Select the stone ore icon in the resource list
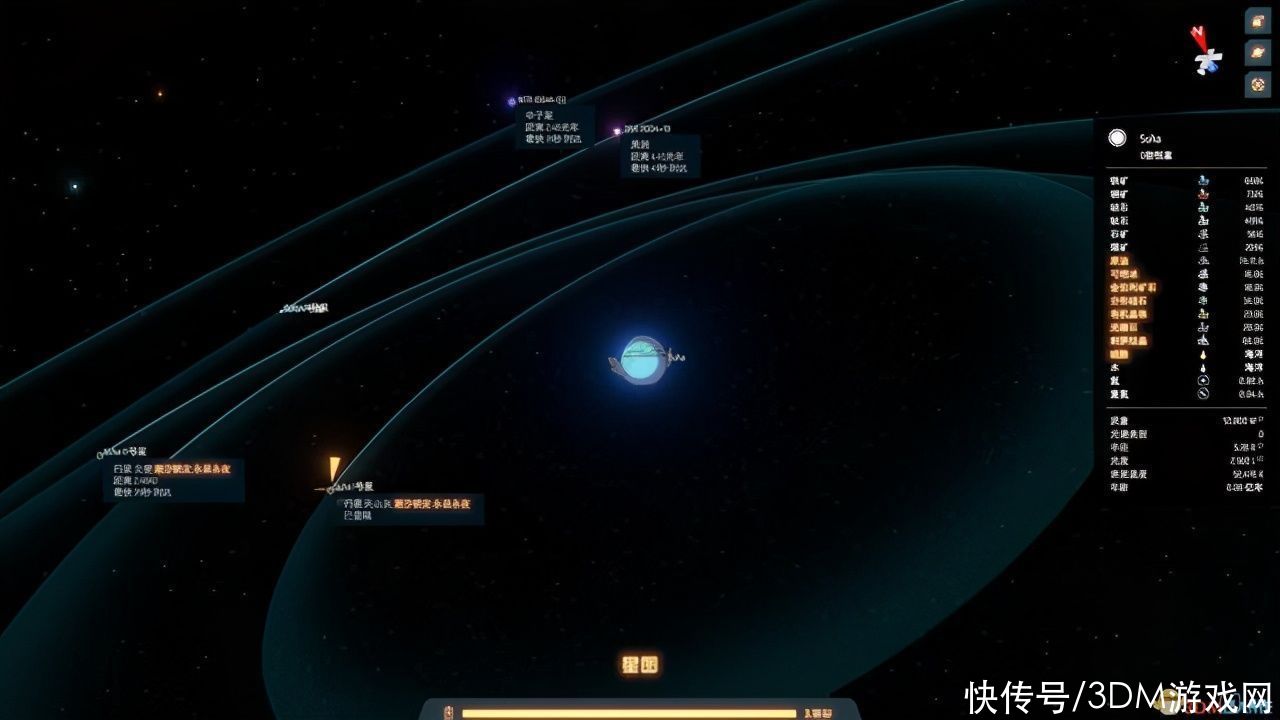 click(x=1203, y=233)
